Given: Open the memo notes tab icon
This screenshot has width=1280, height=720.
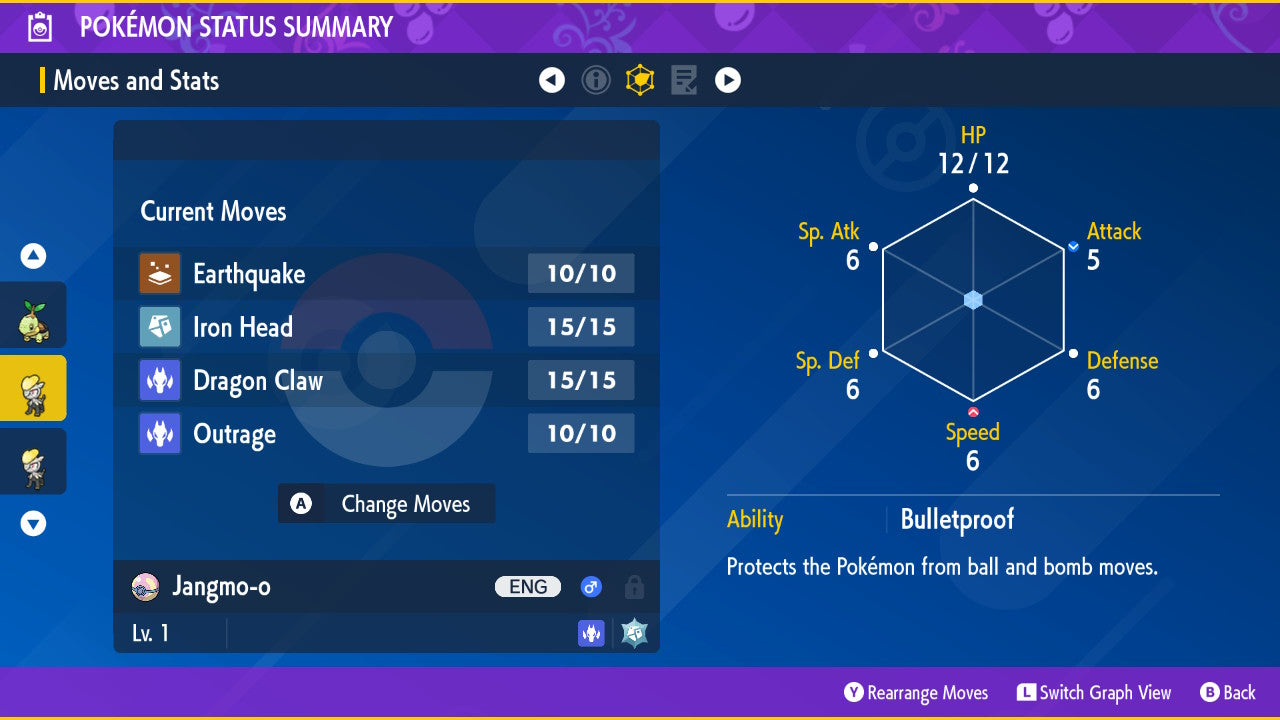Looking at the screenshot, I should point(684,80).
